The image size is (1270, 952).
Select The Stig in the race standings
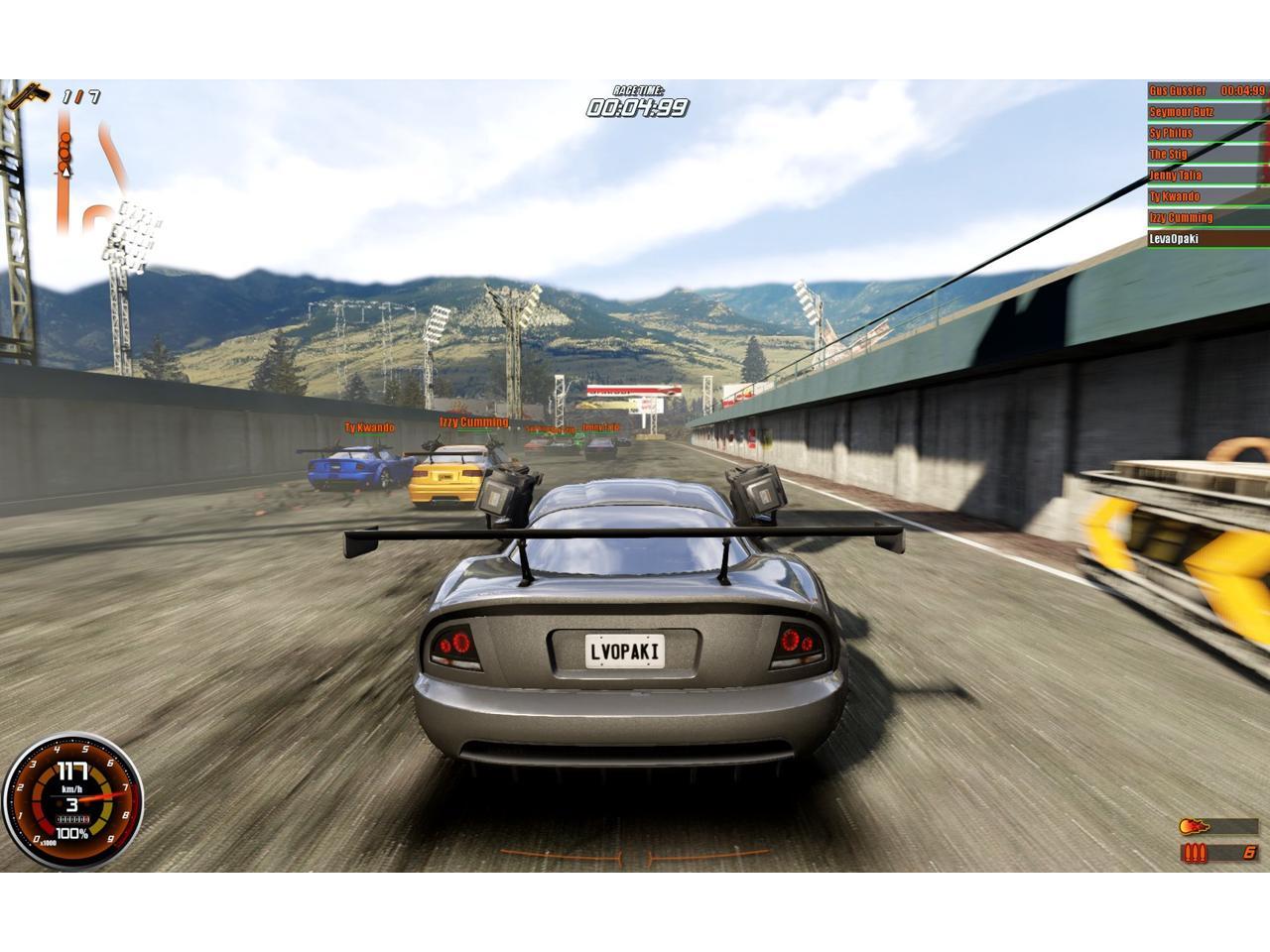1206,154
